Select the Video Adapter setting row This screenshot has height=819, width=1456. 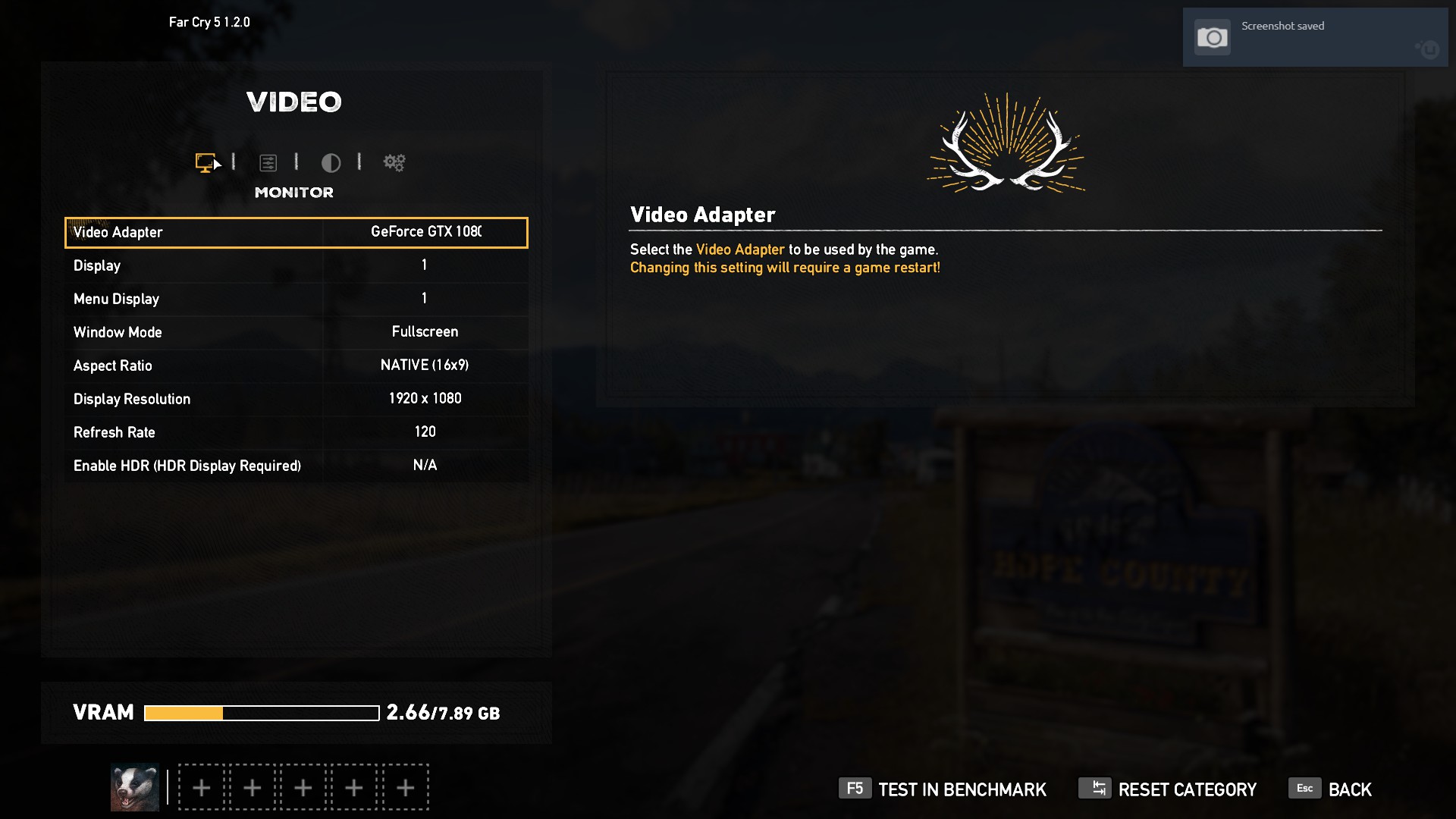296,233
